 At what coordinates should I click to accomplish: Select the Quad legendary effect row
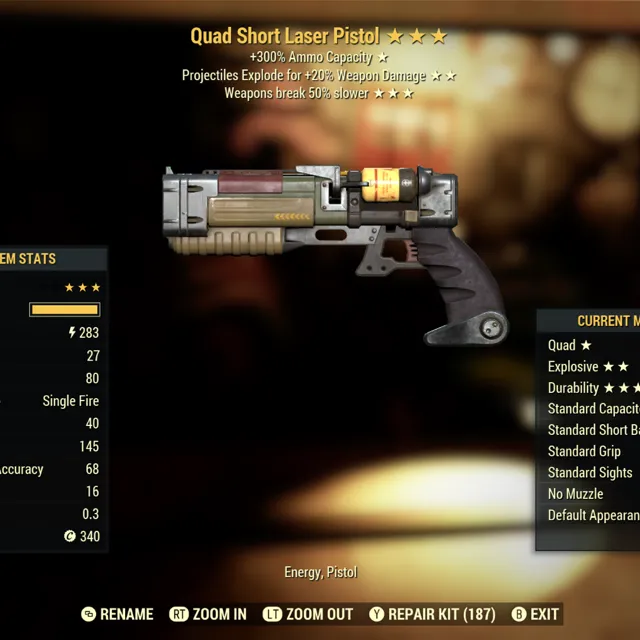pos(572,345)
